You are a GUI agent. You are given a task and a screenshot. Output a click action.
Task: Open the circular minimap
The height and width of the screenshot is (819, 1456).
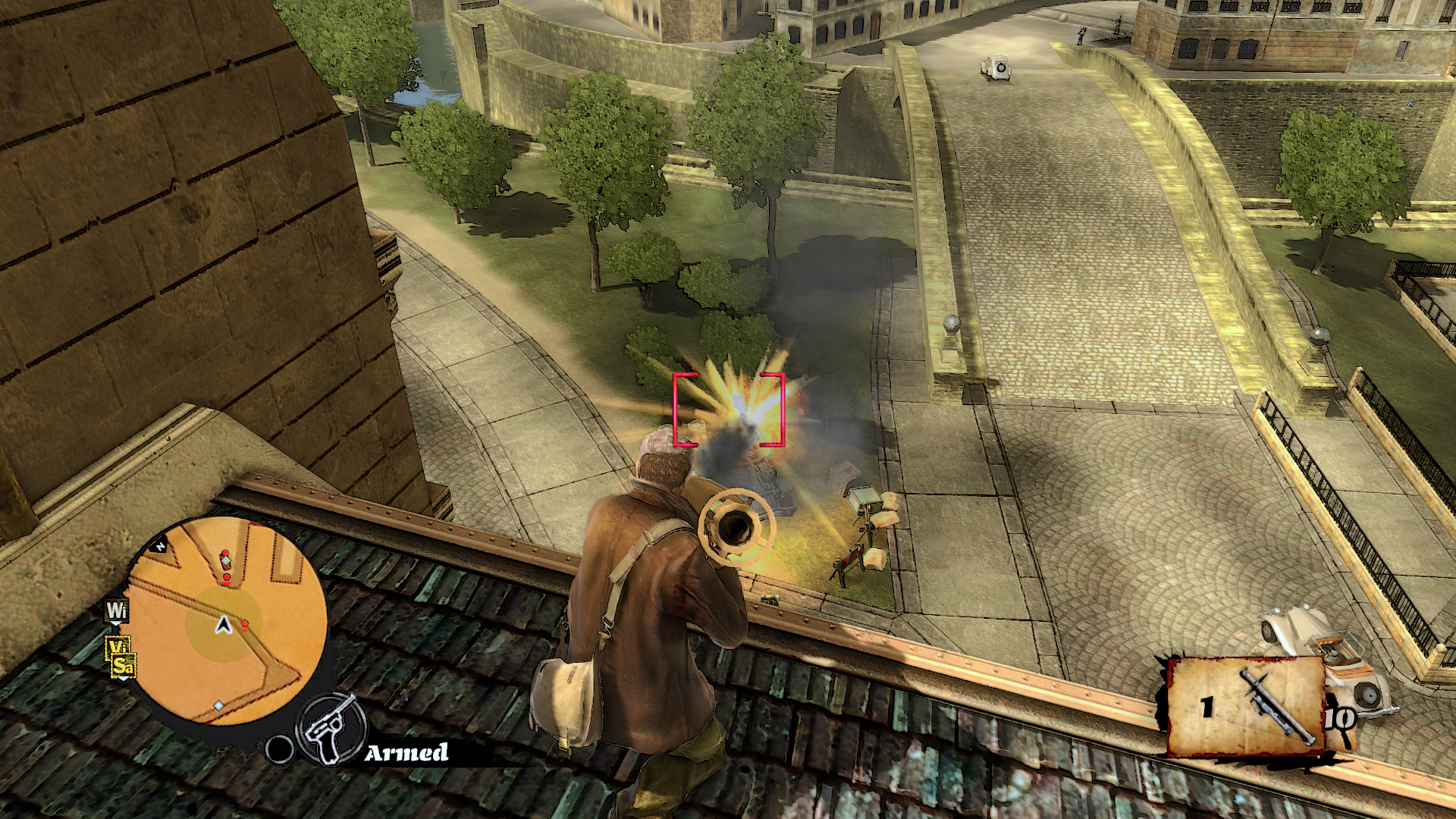(227, 622)
